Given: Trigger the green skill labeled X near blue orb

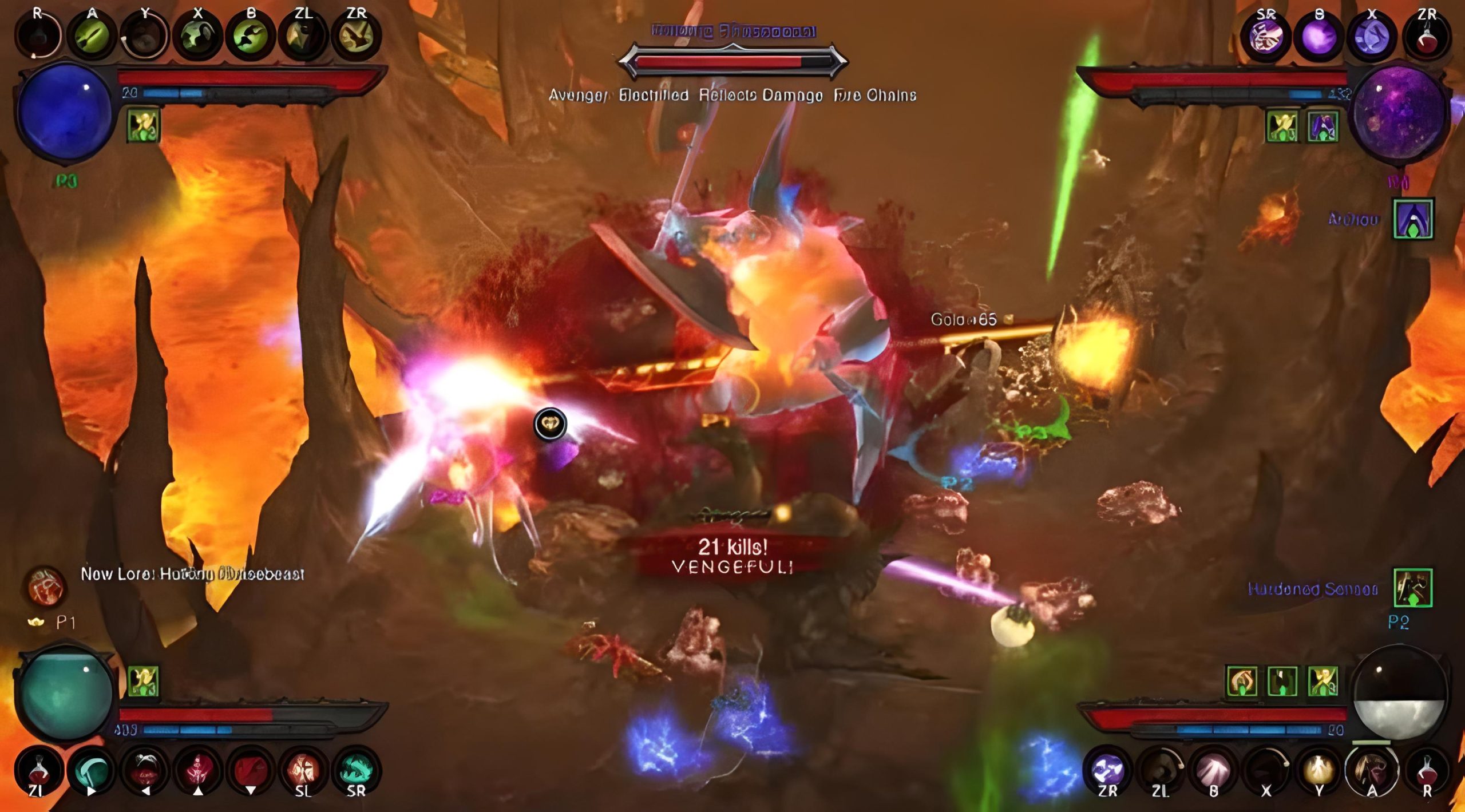Looking at the screenshot, I should pyautogui.click(x=197, y=35).
